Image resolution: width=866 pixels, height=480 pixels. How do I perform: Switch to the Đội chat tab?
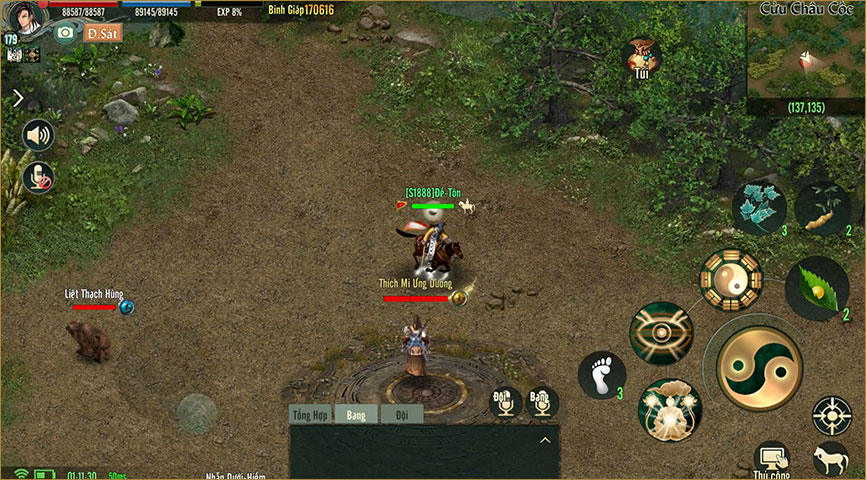coord(402,414)
